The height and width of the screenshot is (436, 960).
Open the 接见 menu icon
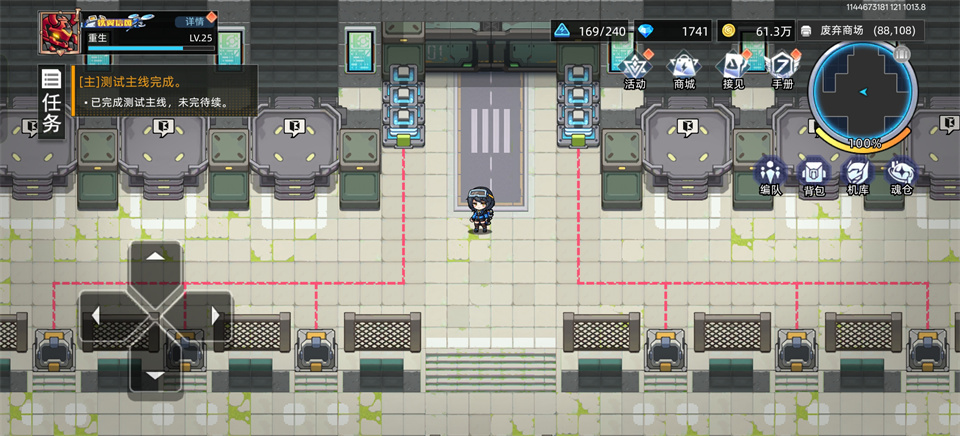[x=733, y=69]
